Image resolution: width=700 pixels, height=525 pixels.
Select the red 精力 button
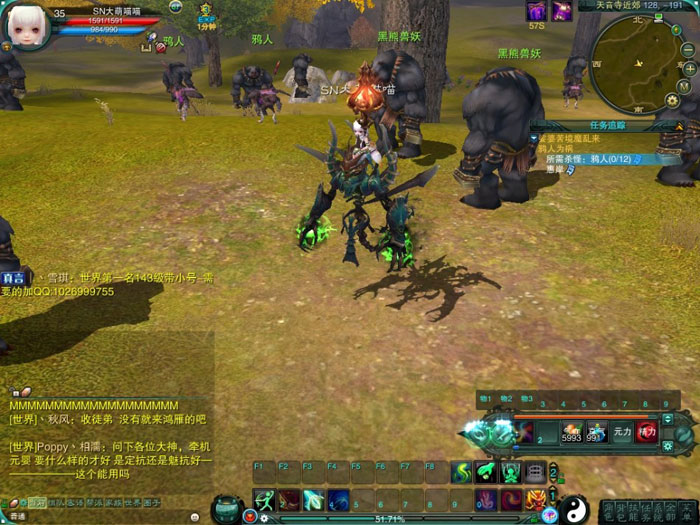pyautogui.click(x=647, y=432)
